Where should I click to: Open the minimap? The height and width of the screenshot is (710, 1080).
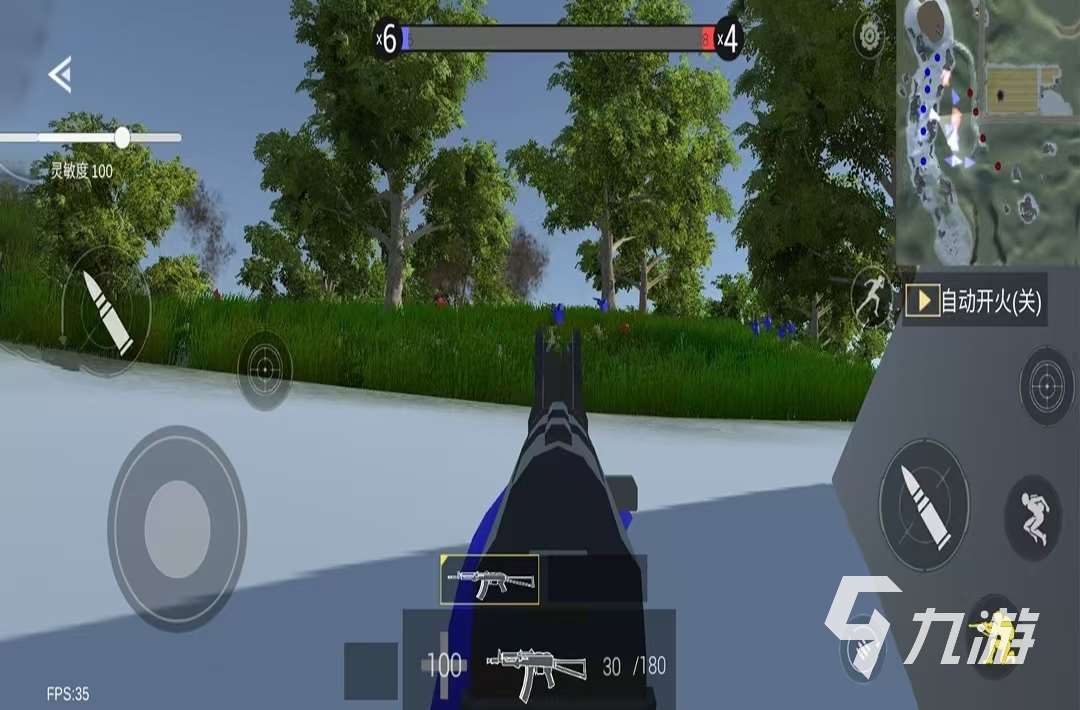click(x=985, y=130)
